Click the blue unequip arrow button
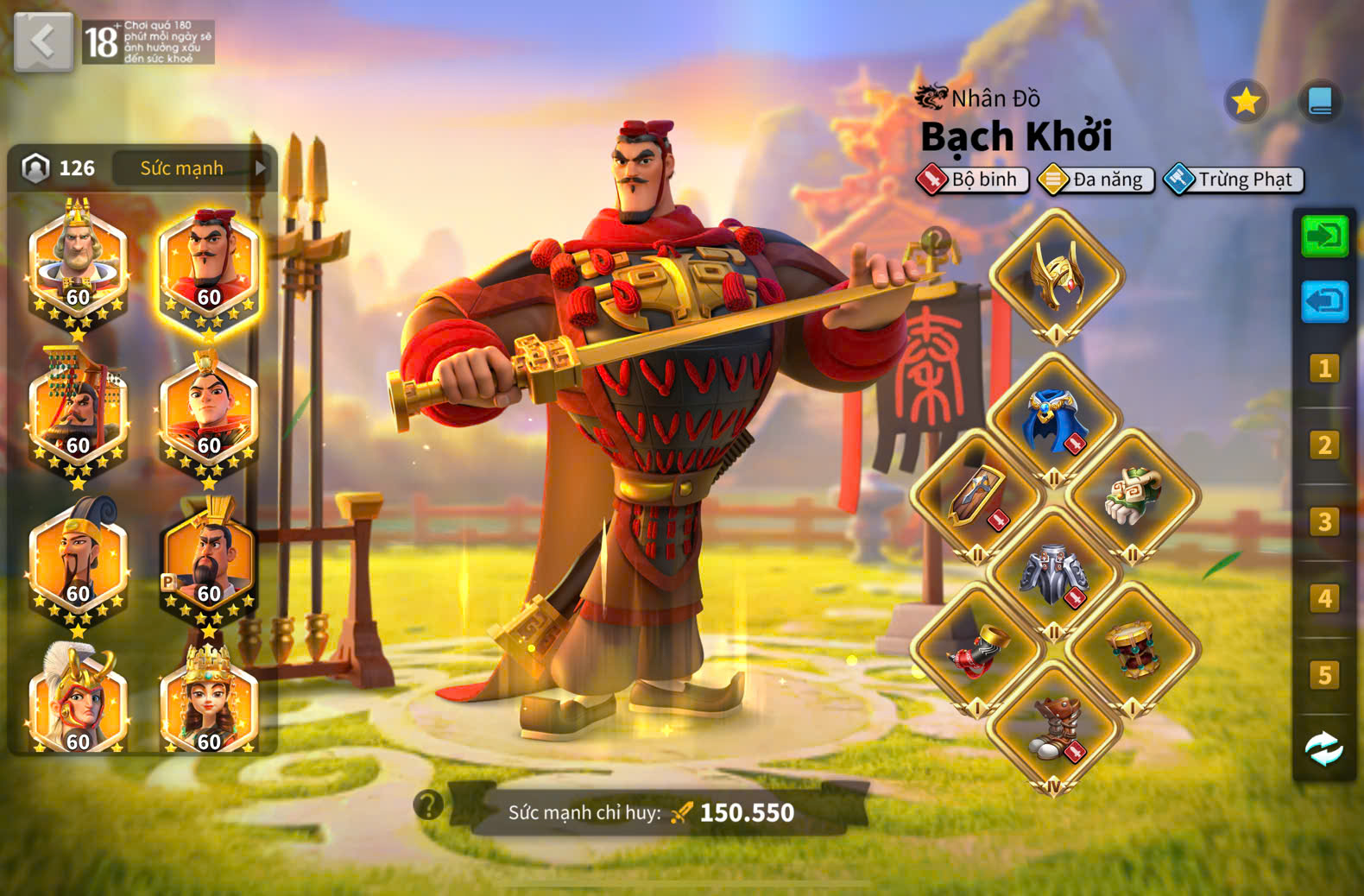 pyautogui.click(x=1324, y=301)
